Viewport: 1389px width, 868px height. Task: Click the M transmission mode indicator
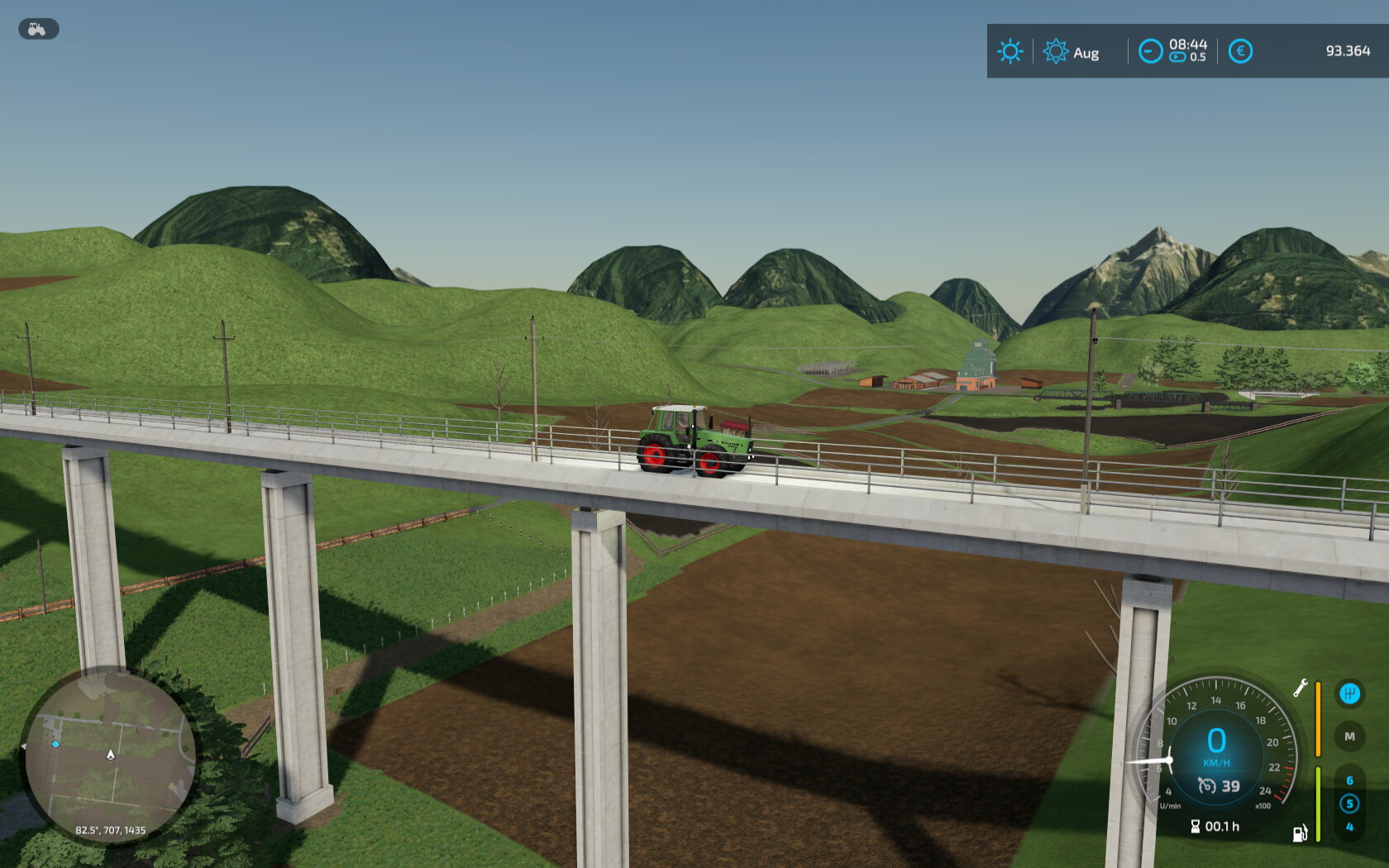pos(1349,737)
